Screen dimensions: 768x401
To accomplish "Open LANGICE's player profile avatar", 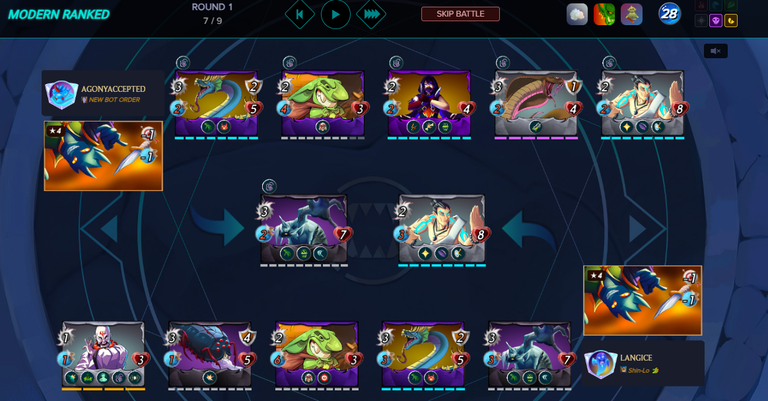I will [x=600, y=363].
